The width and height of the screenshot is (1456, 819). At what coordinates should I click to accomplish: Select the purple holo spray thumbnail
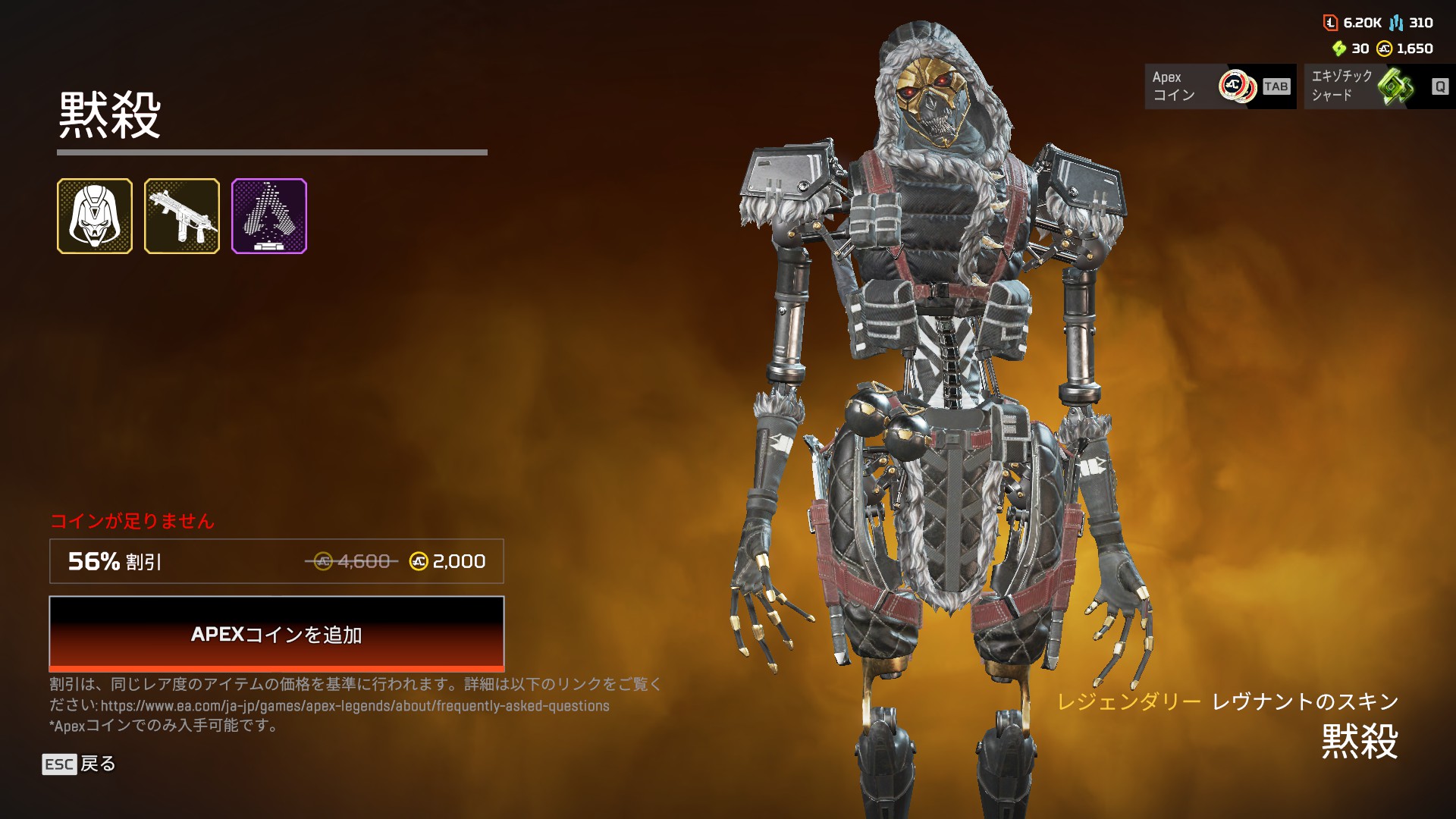269,216
